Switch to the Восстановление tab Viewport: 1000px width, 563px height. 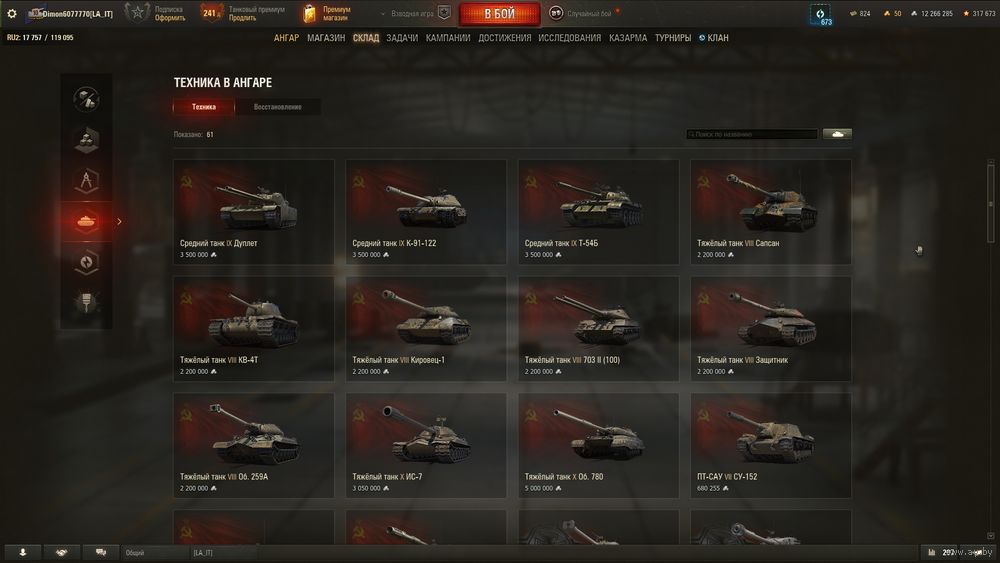coord(278,107)
